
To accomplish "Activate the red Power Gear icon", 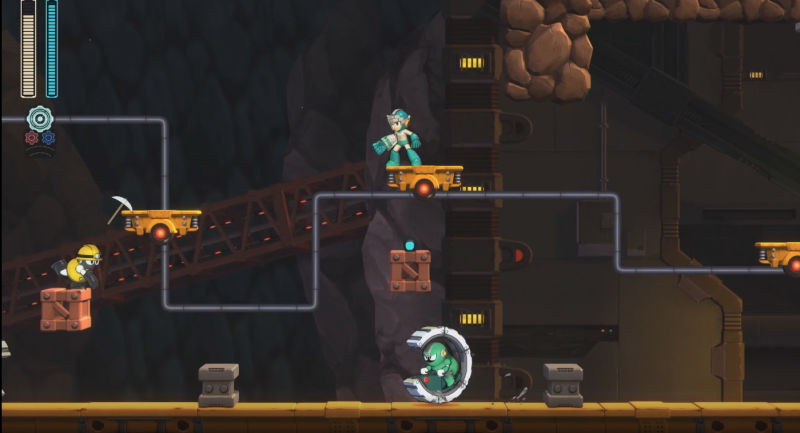I will pos(31,138).
